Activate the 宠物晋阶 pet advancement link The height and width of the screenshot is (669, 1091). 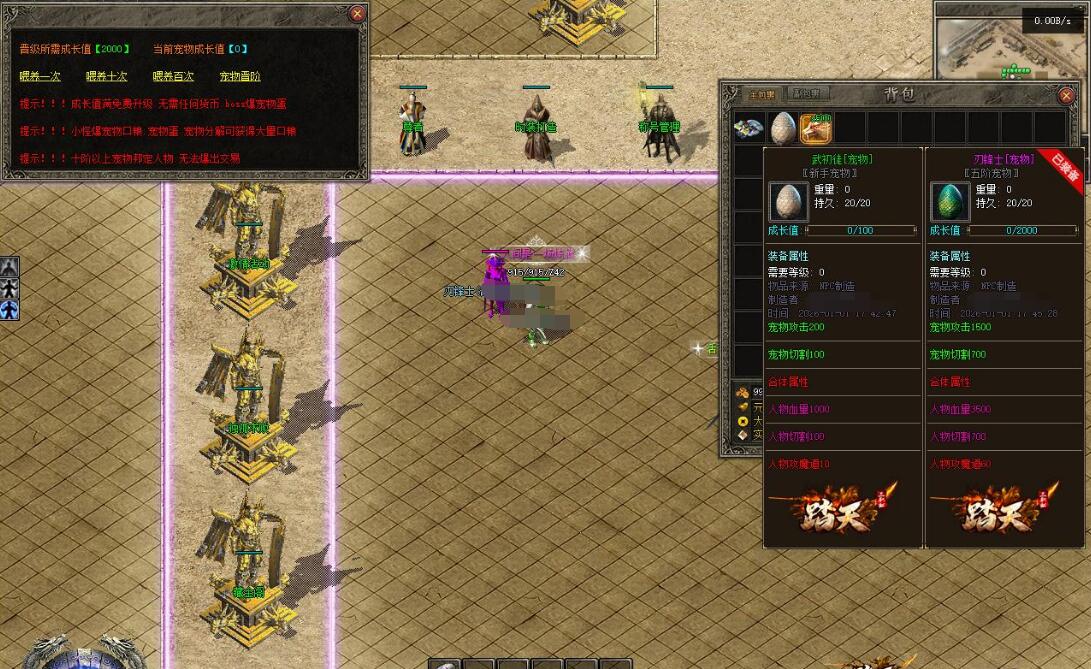tap(240, 76)
